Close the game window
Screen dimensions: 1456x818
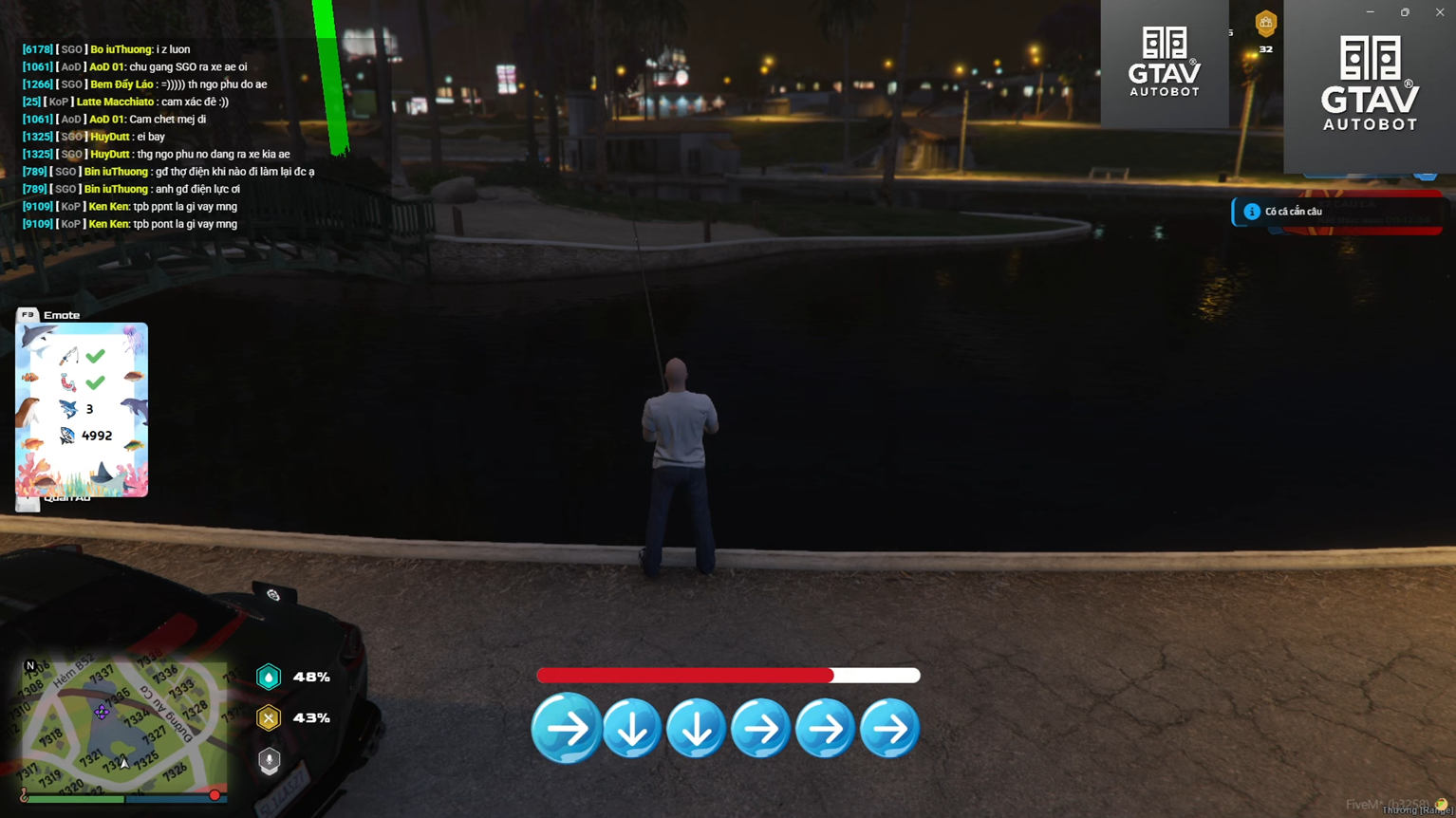[x=1439, y=12]
